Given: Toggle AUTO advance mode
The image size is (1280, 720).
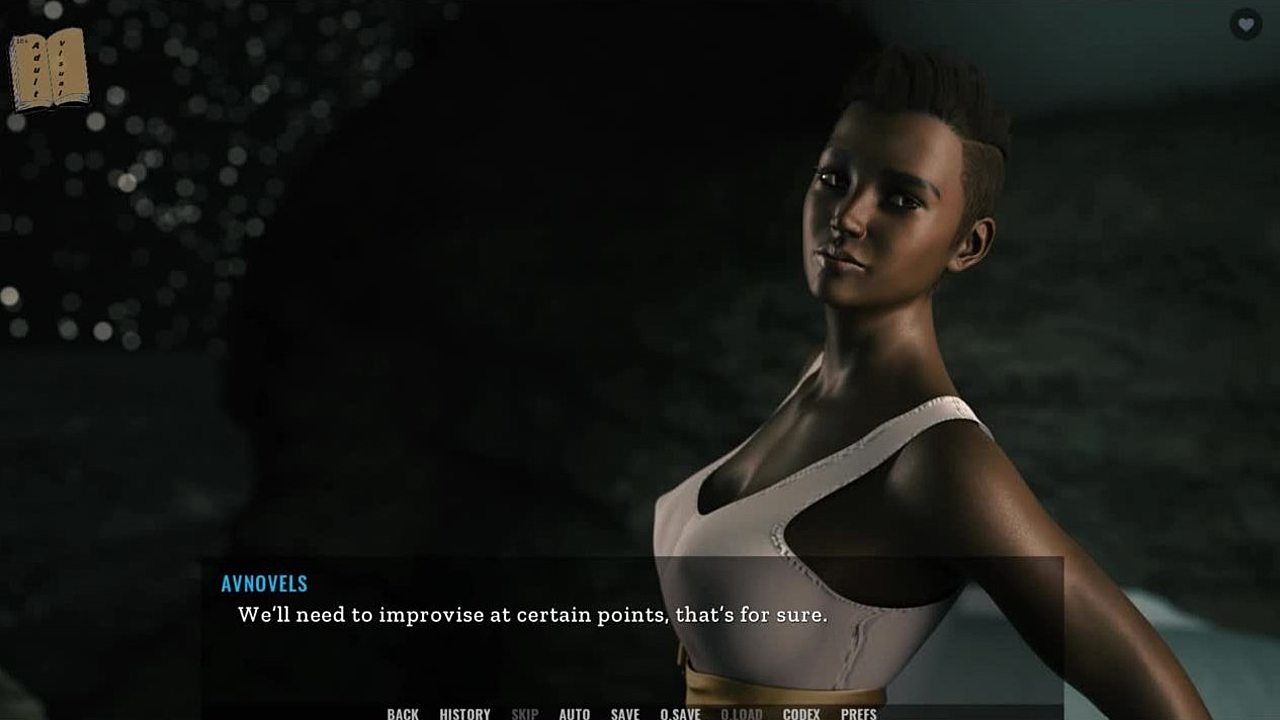Looking at the screenshot, I should pos(574,713).
